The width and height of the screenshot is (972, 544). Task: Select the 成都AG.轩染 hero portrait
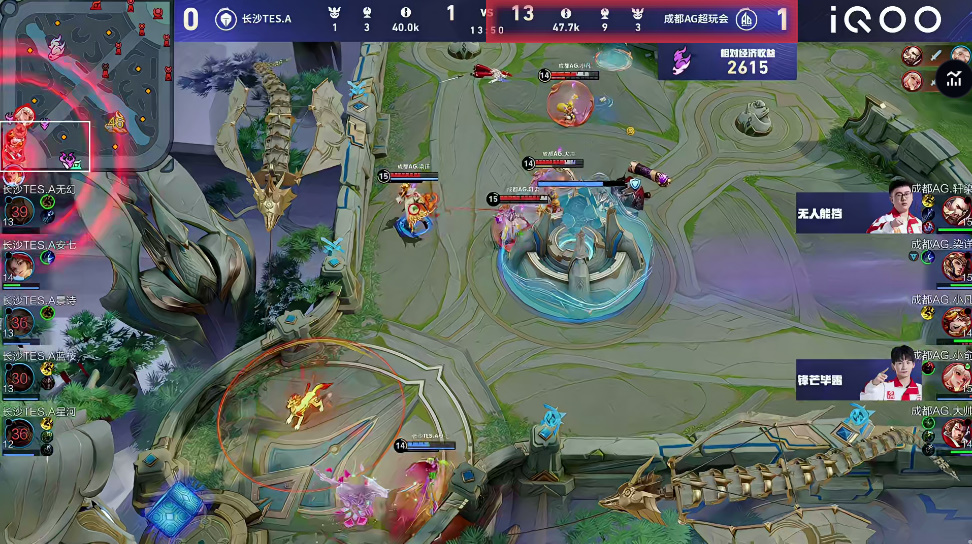click(957, 211)
